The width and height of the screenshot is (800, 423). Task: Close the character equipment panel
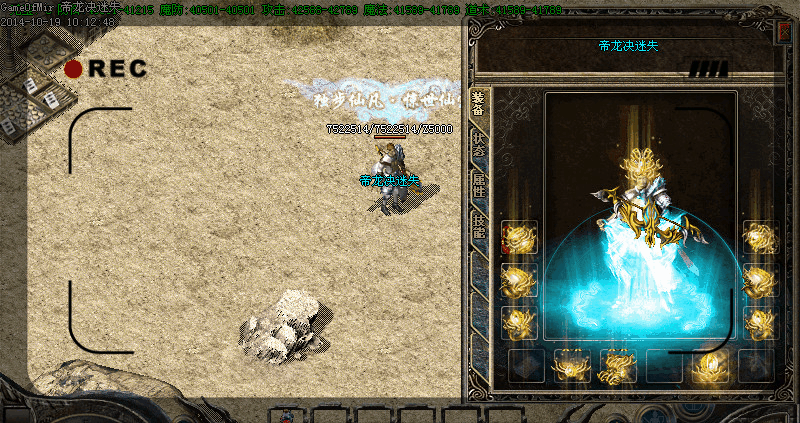point(784,32)
